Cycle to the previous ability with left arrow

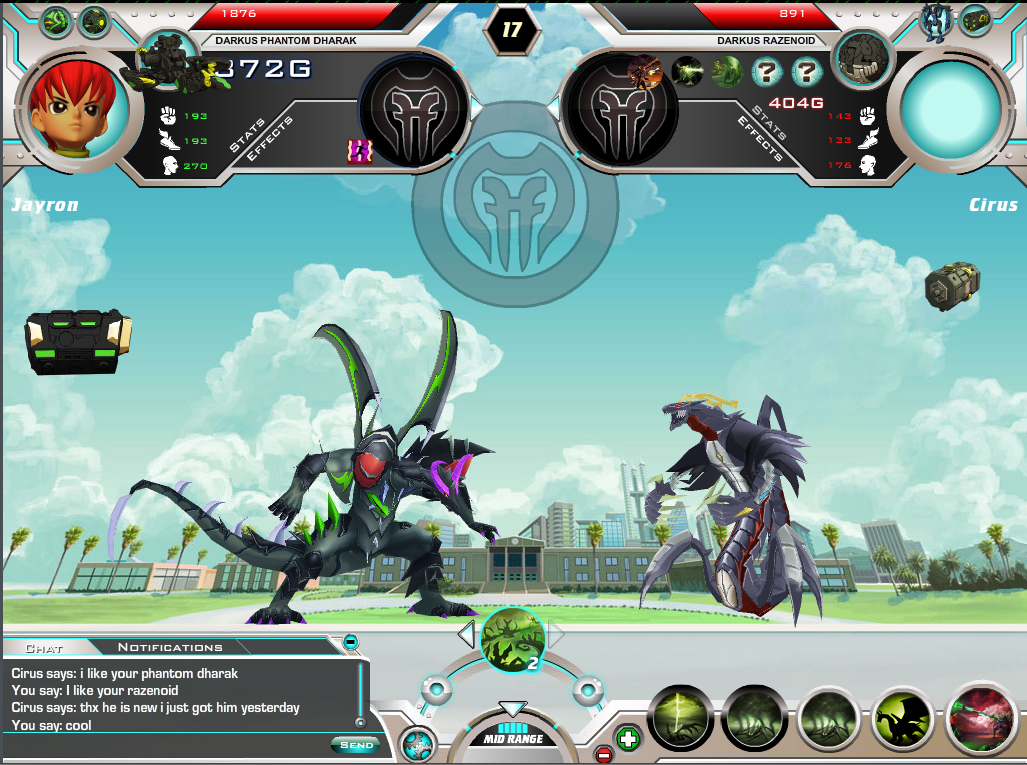coord(466,634)
